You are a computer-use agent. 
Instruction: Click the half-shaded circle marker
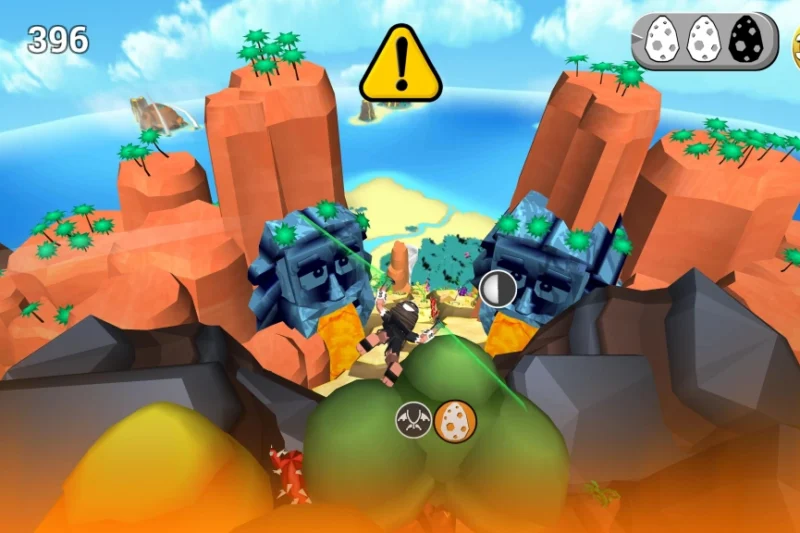coord(497,290)
